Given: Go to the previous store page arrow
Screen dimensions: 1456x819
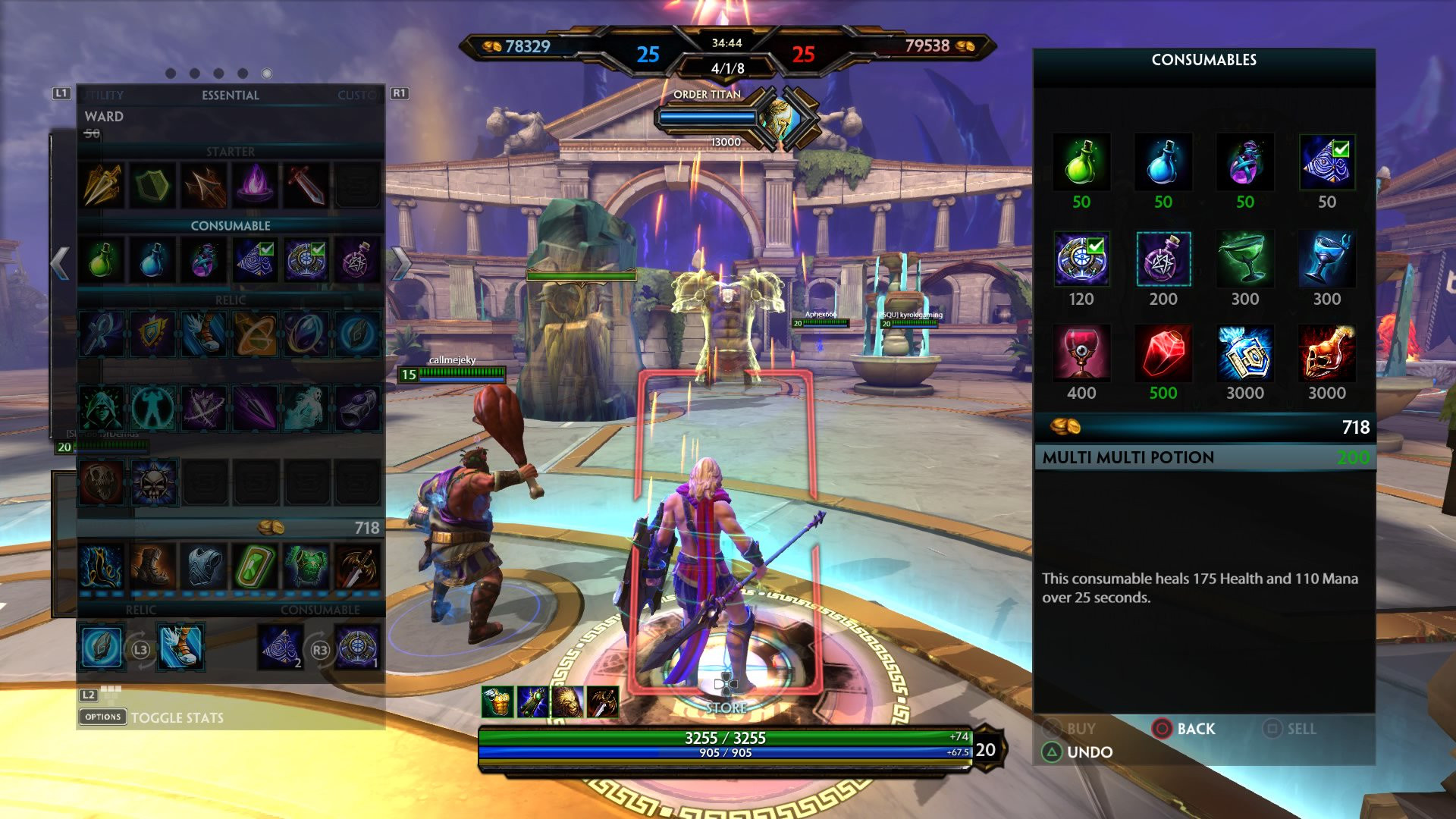Looking at the screenshot, I should click(x=60, y=263).
